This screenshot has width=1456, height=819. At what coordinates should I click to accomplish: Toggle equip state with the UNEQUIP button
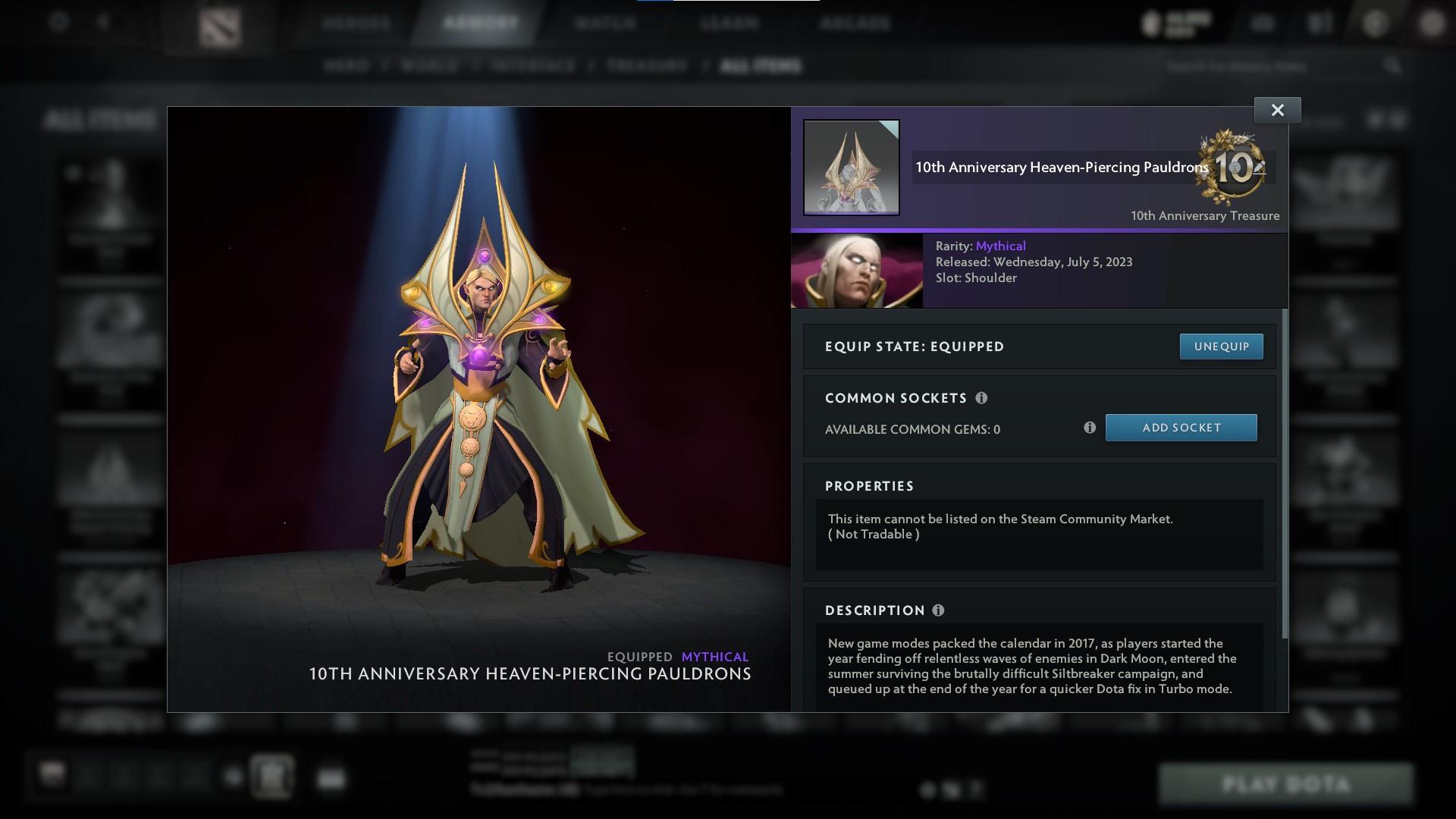click(1221, 346)
